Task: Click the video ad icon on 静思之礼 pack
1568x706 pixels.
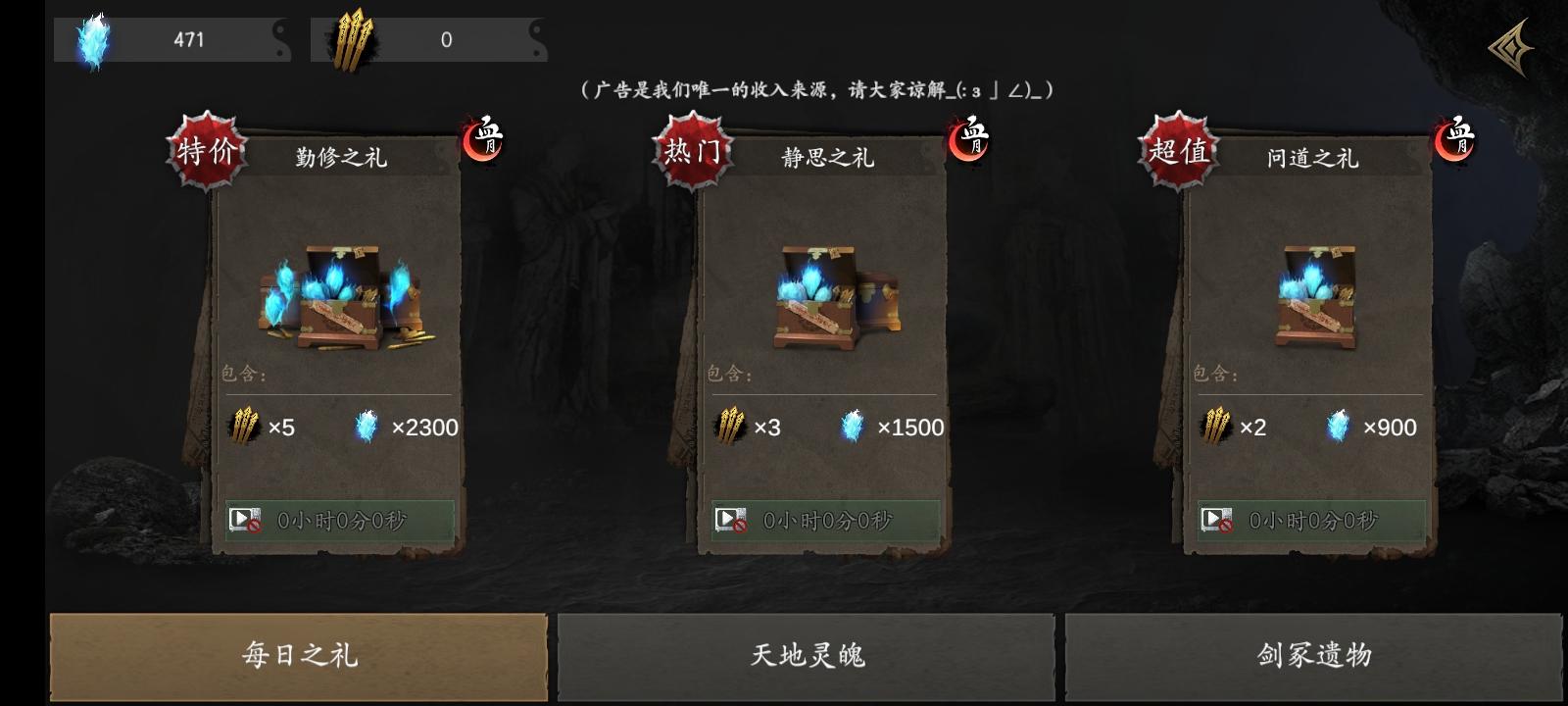Action: coord(727,517)
